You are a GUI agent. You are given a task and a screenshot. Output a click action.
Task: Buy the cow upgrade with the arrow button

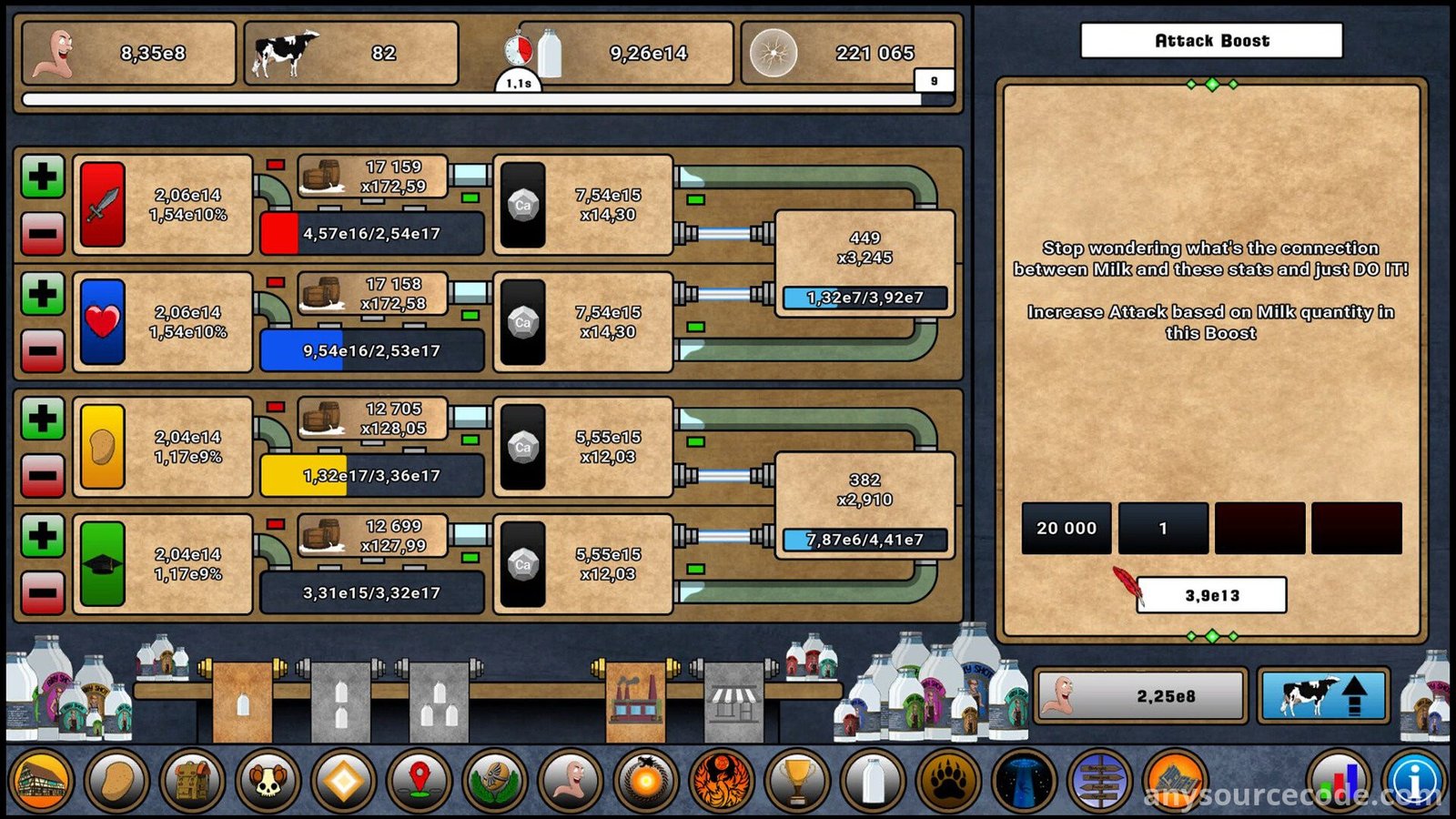point(1323,696)
